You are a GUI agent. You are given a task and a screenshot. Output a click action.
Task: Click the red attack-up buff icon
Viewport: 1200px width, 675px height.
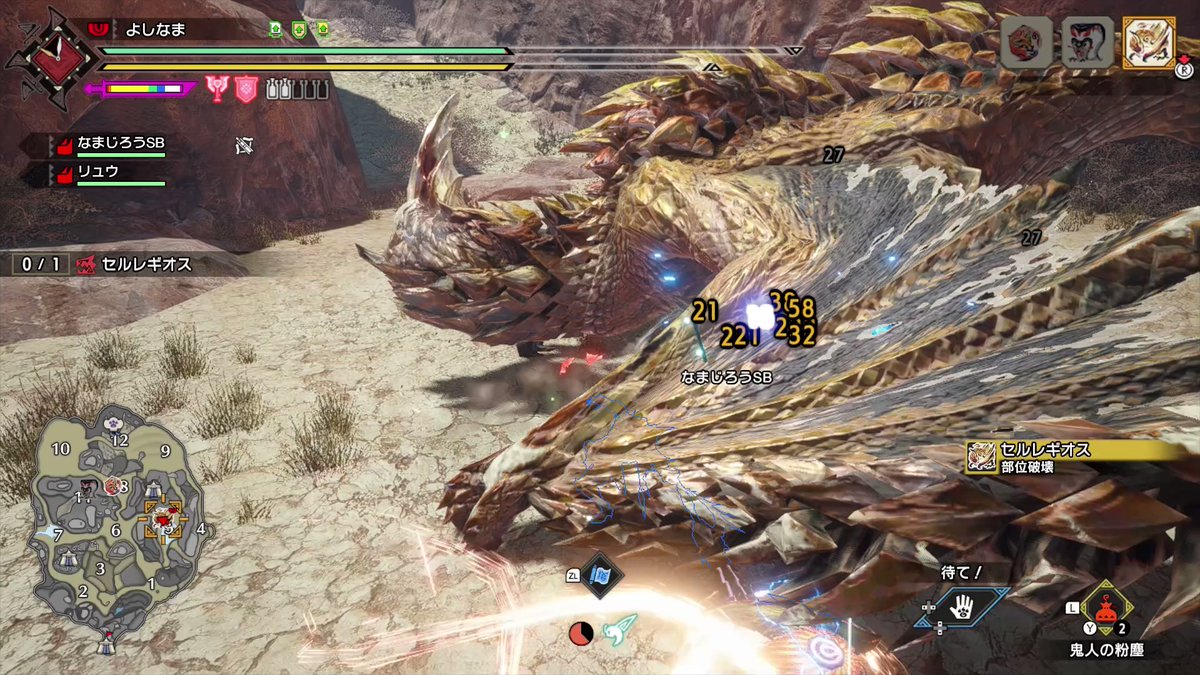[217, 89]
